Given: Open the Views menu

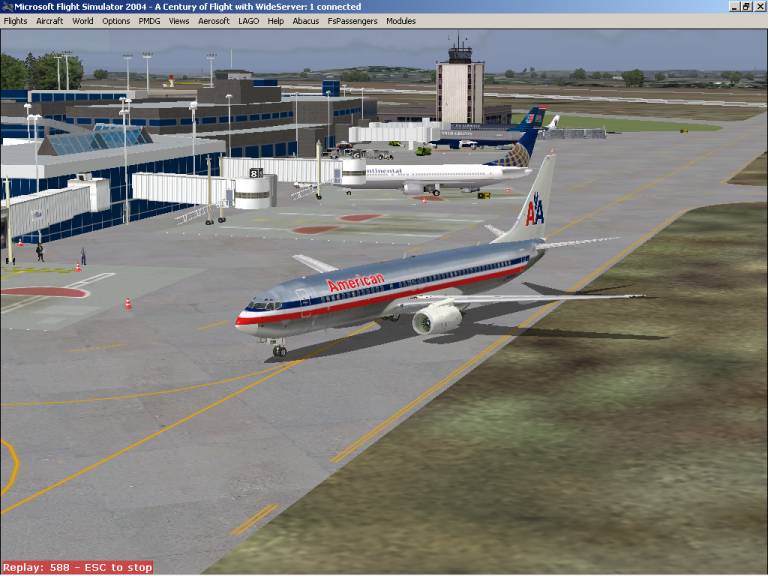Looking at the screenshot, I should [x=179, y=20].
